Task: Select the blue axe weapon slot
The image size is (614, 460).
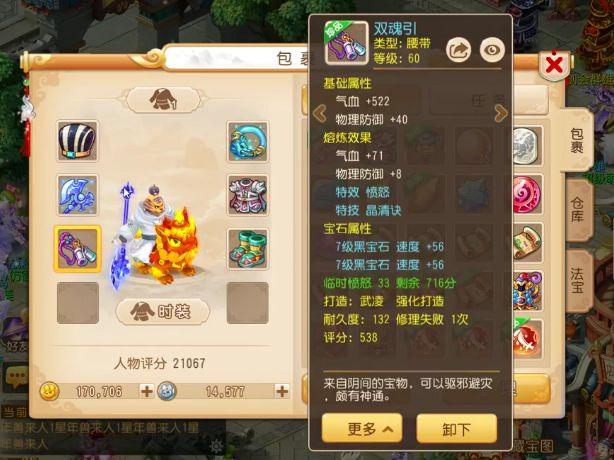Action: [78, 195]
